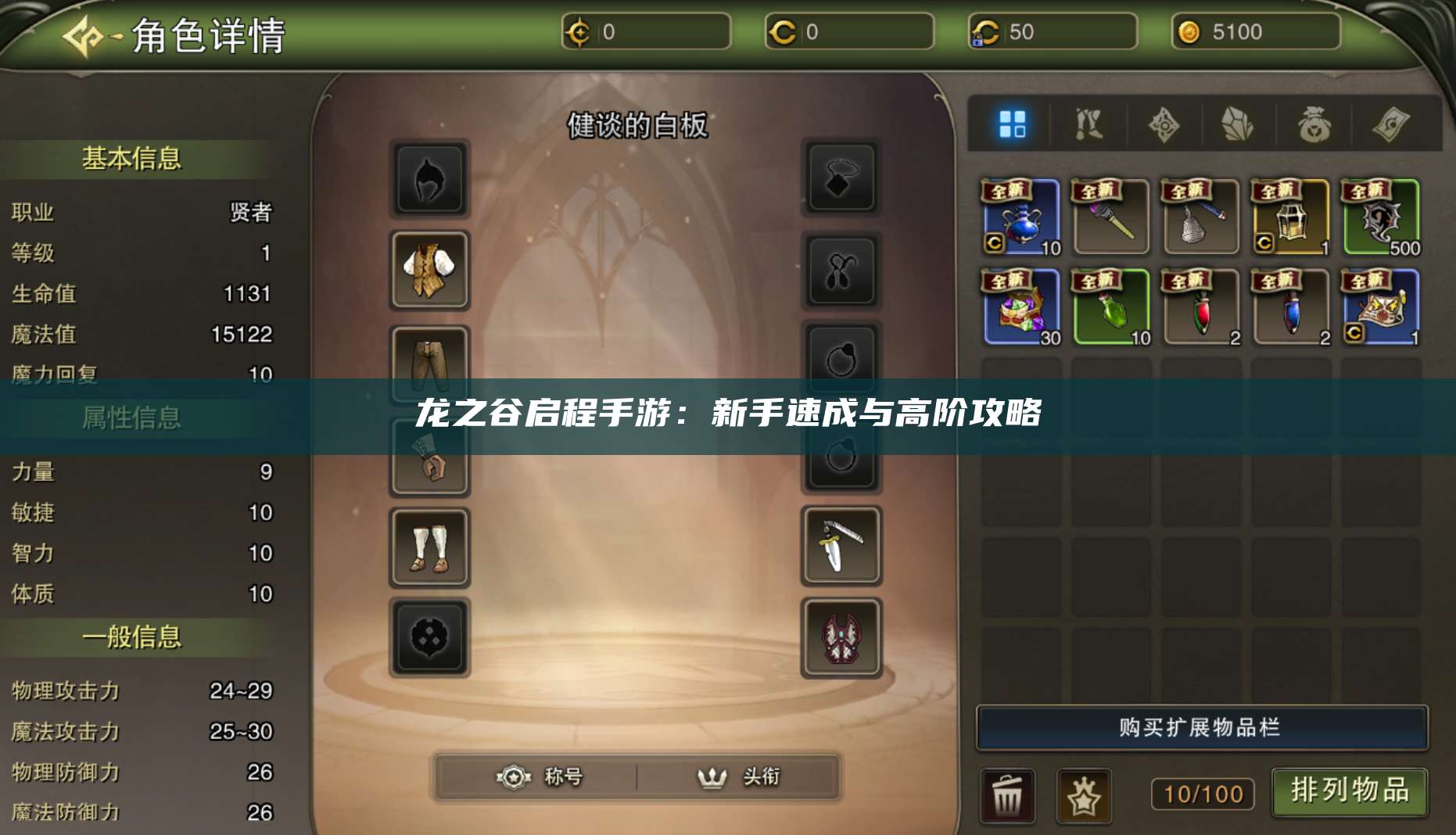Toggle the all-items grid view tab
Viewport: 1456px width, 835px height.
tap(1014, 125)
